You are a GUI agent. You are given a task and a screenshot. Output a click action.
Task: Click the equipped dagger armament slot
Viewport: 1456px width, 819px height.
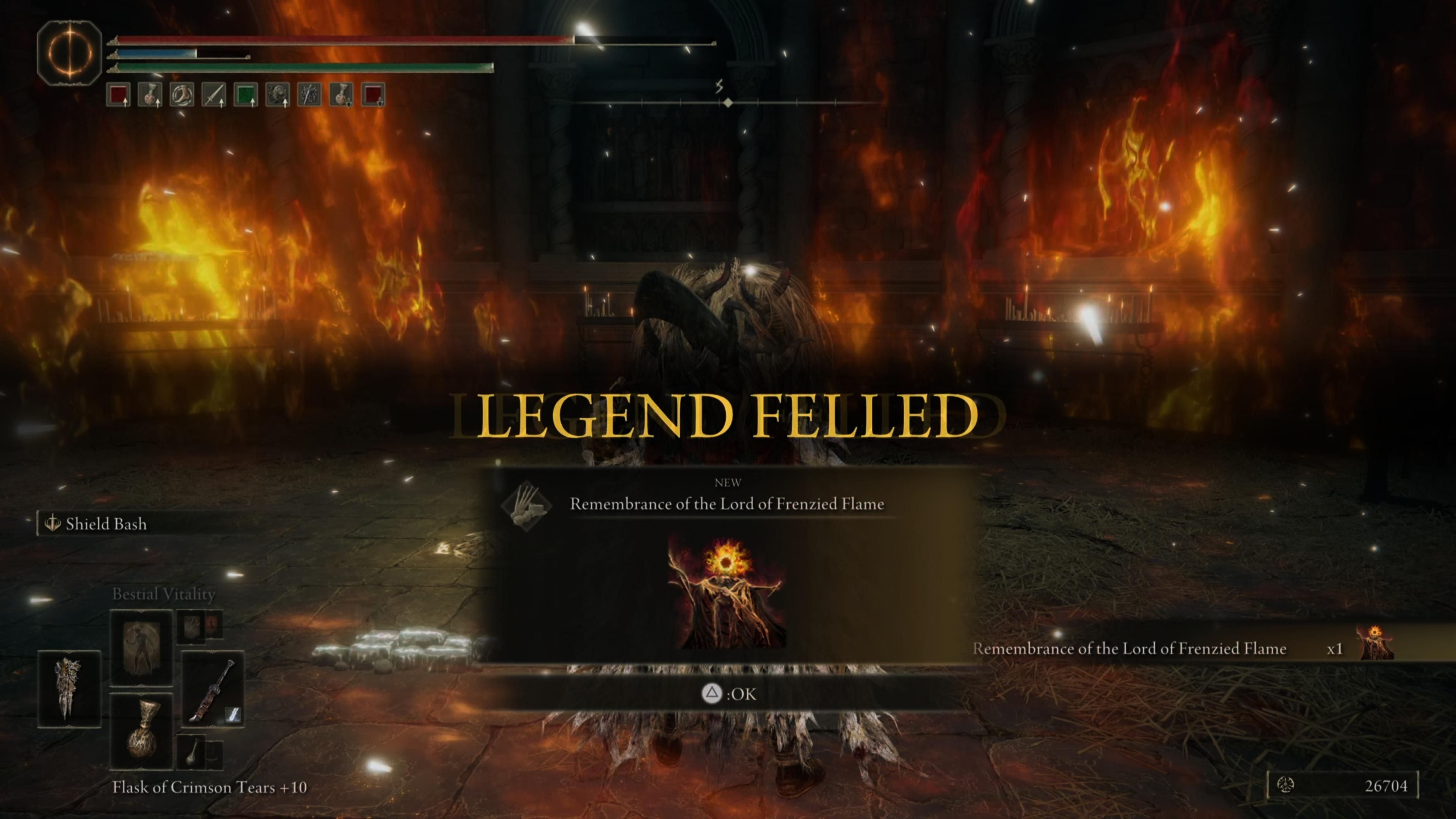[x=212, y=690]
